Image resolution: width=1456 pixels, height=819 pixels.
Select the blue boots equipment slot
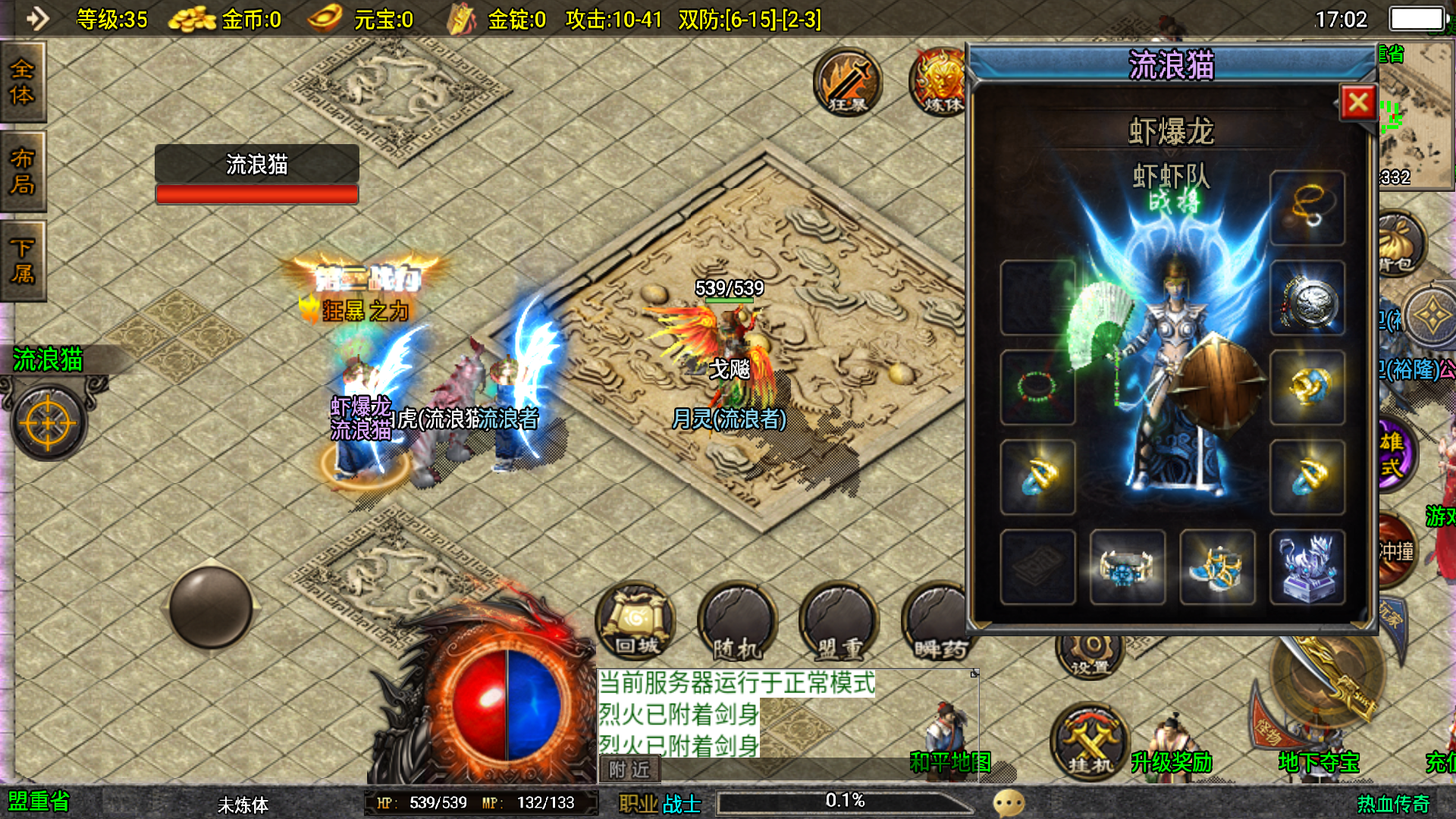coord(1217,567)
